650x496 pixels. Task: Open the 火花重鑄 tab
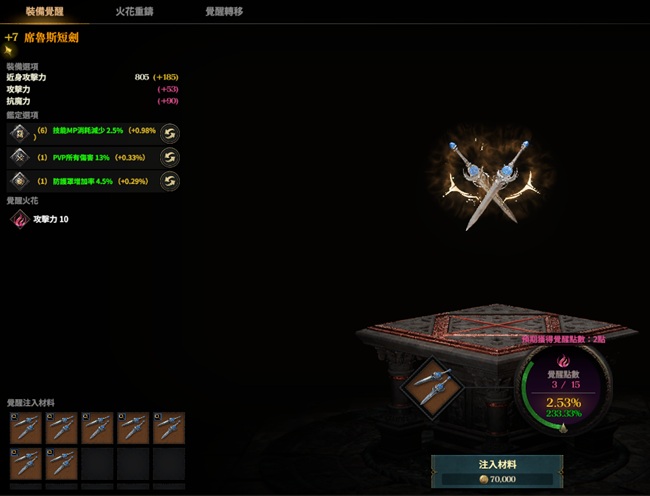point(134,12)
